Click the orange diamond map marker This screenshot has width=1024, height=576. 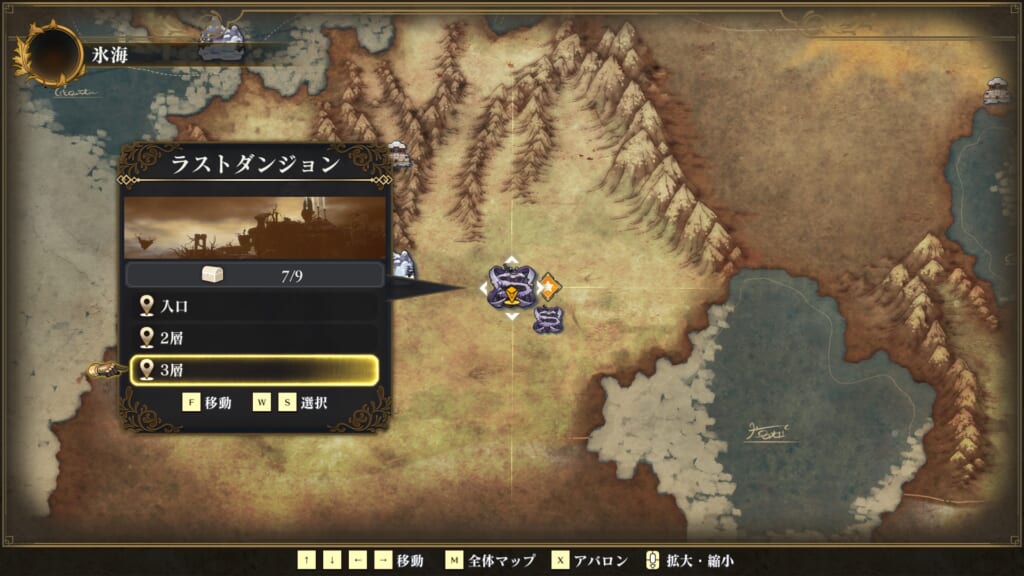550,286
